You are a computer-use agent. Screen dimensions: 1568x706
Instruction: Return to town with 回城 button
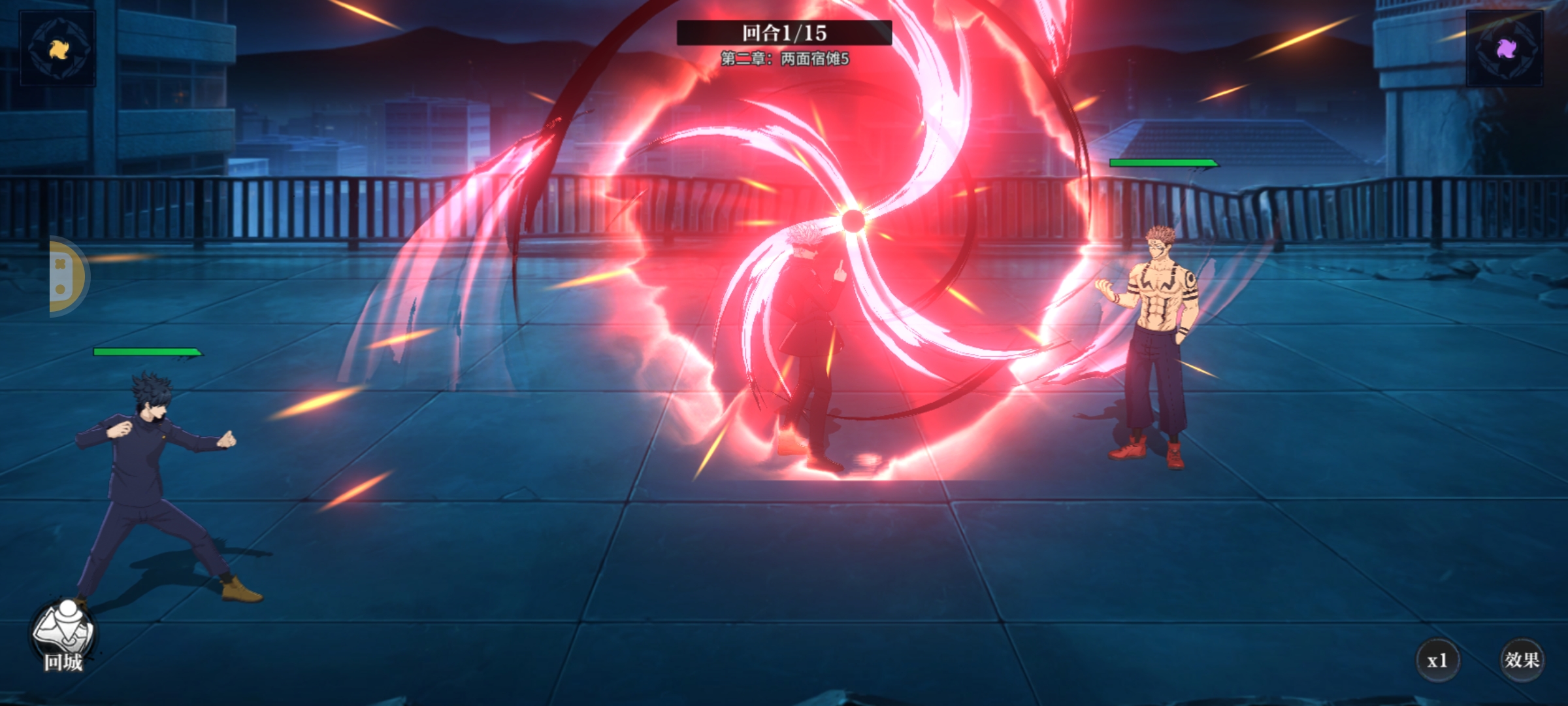coord(63,637)
